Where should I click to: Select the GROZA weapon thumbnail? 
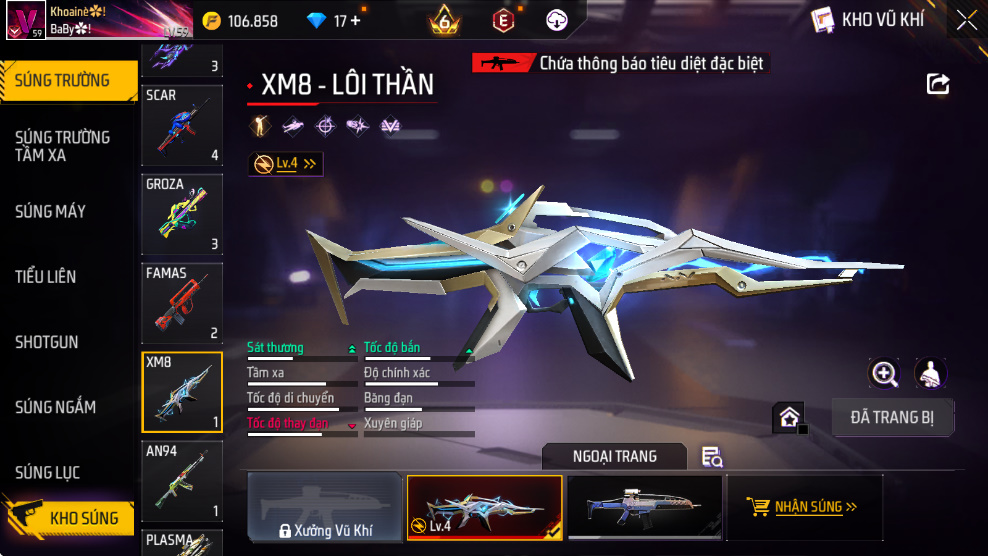(182, 213)
